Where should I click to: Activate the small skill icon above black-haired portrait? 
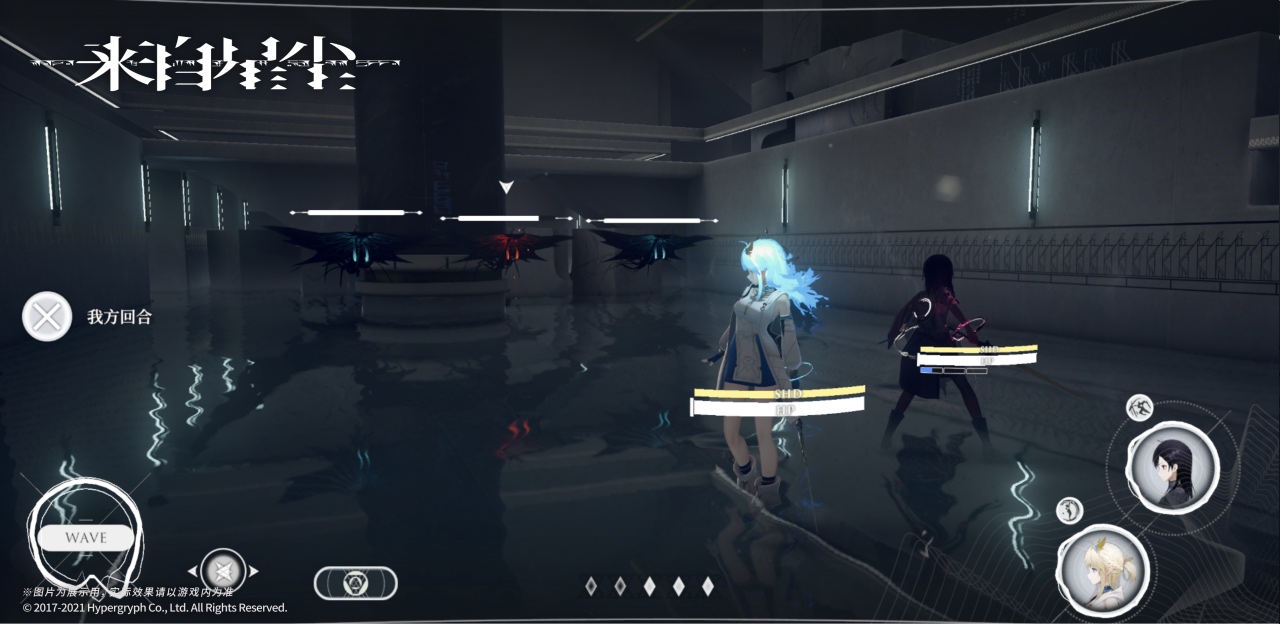[x=1139, y=407]
